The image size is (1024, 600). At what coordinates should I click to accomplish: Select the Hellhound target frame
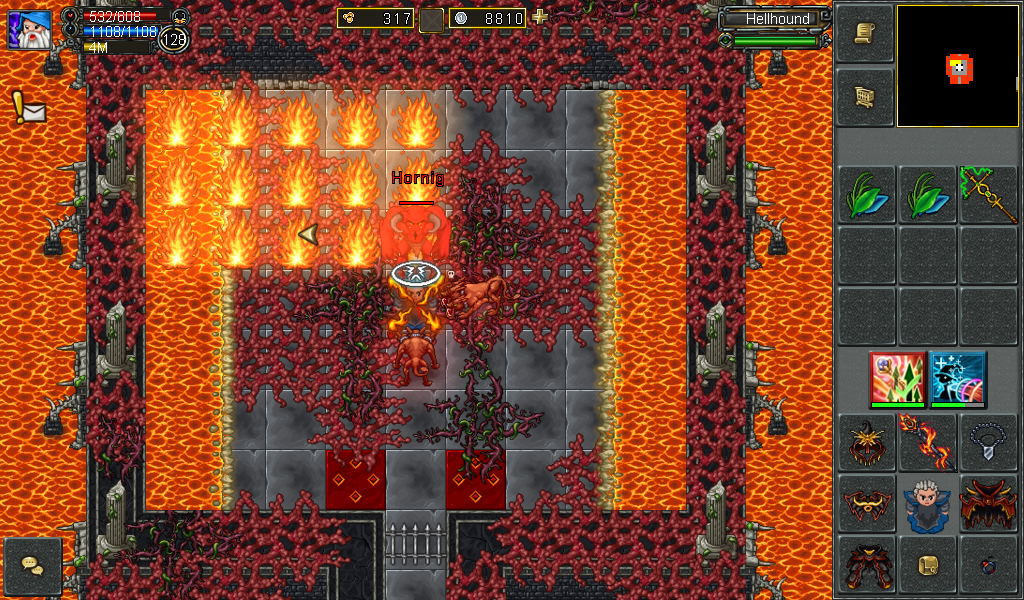pyautogui.click(x=777, y=19)
